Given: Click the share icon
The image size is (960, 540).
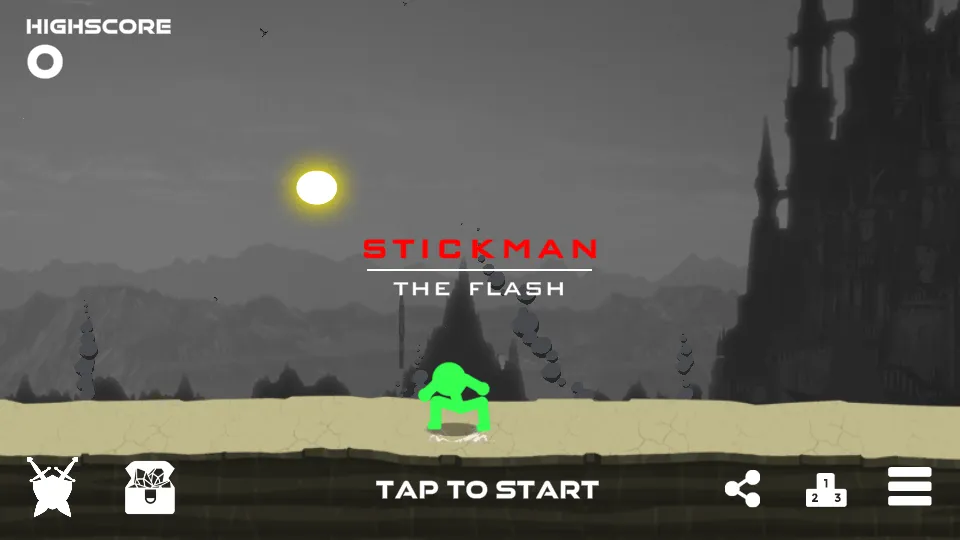Looking at the screenshot, I should click(742, 489).
